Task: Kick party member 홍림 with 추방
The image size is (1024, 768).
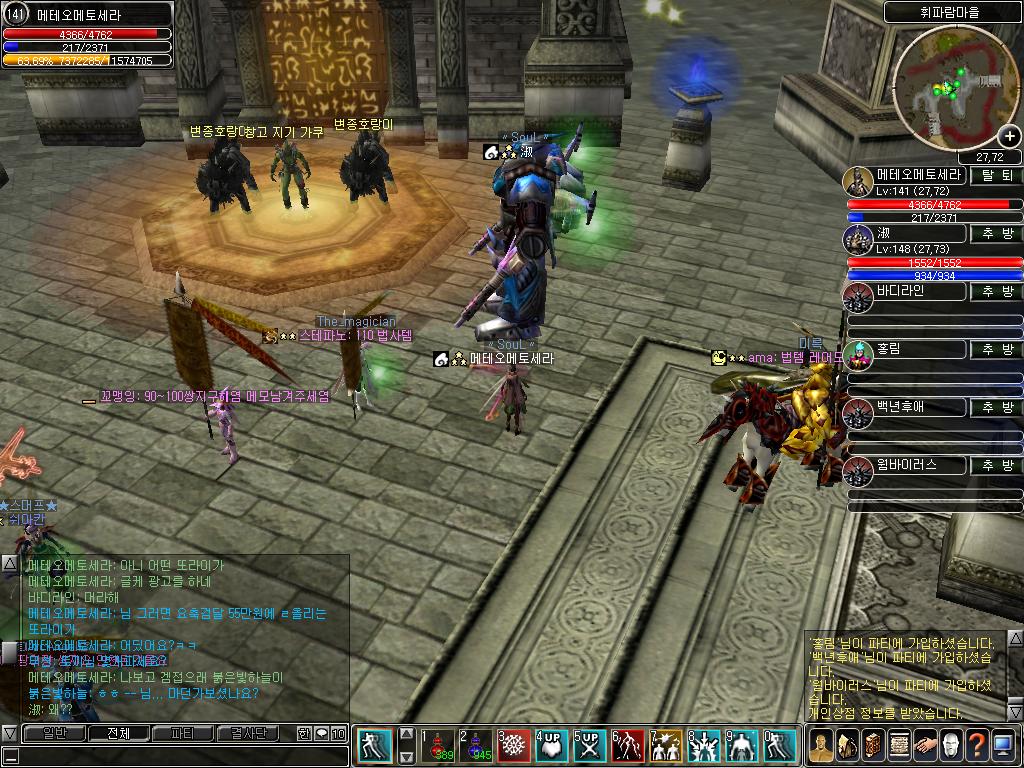Action: point(997,350)
